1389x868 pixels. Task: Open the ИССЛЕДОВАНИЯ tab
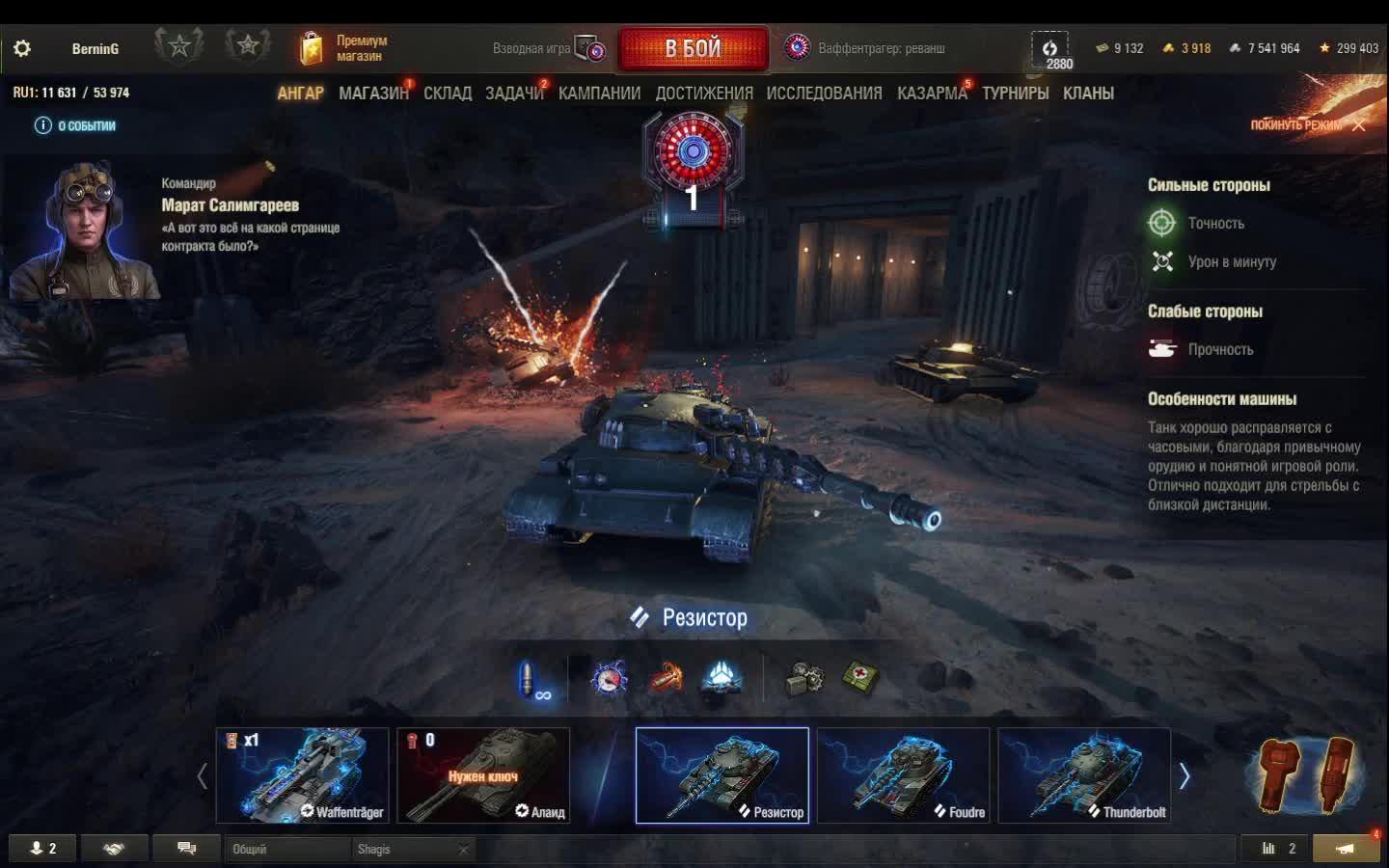coord(824,94)
